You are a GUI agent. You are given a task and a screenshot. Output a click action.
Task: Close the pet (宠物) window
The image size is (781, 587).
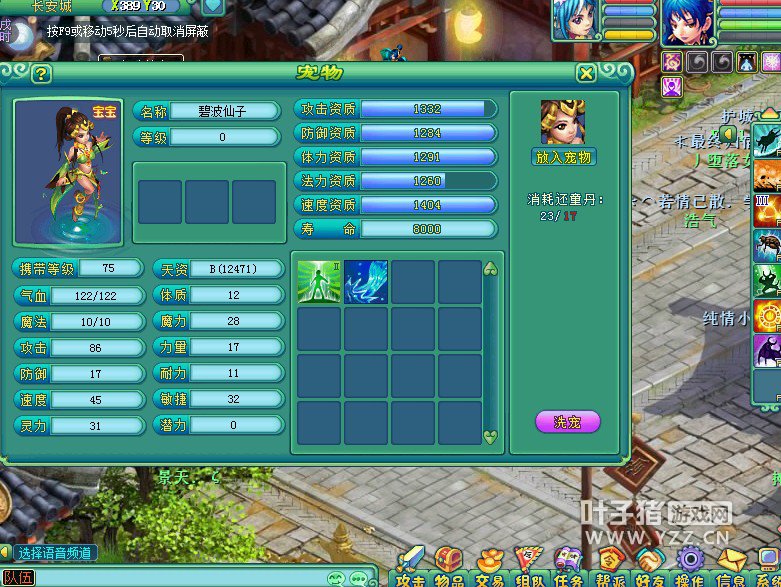pyautogui.click(x=587, y=73)
